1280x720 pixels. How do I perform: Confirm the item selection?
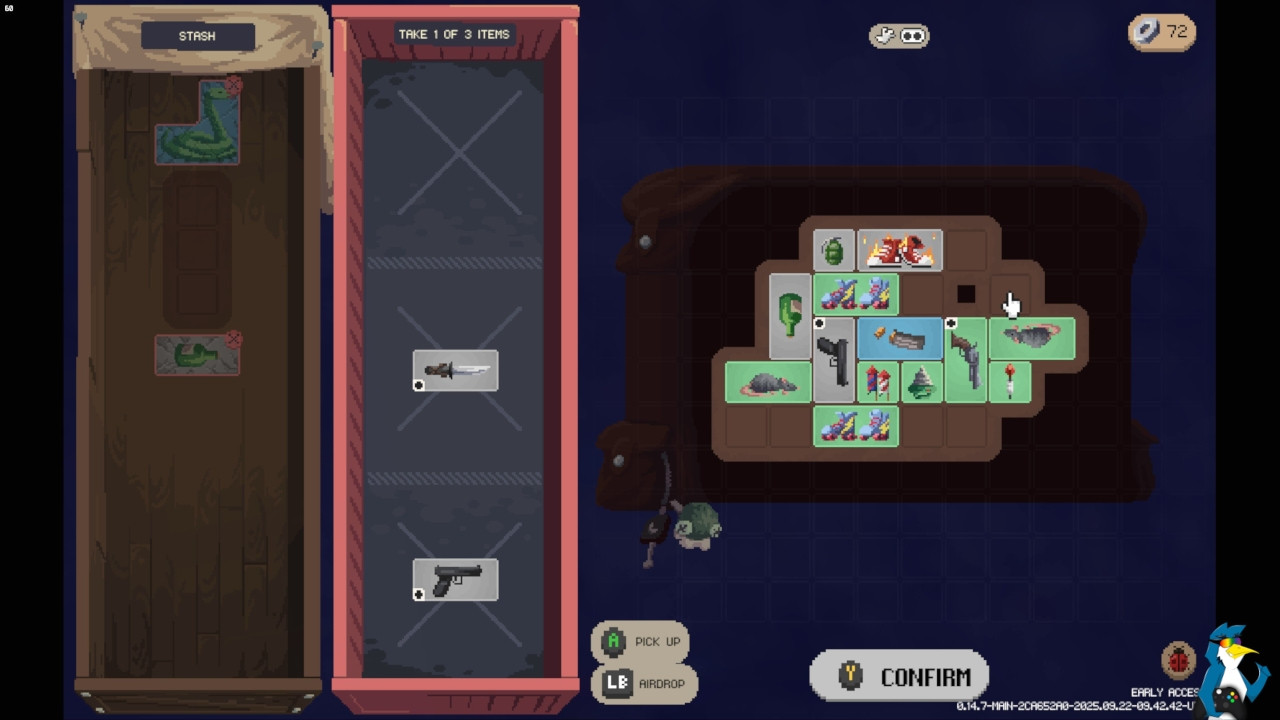coord(899,677)
